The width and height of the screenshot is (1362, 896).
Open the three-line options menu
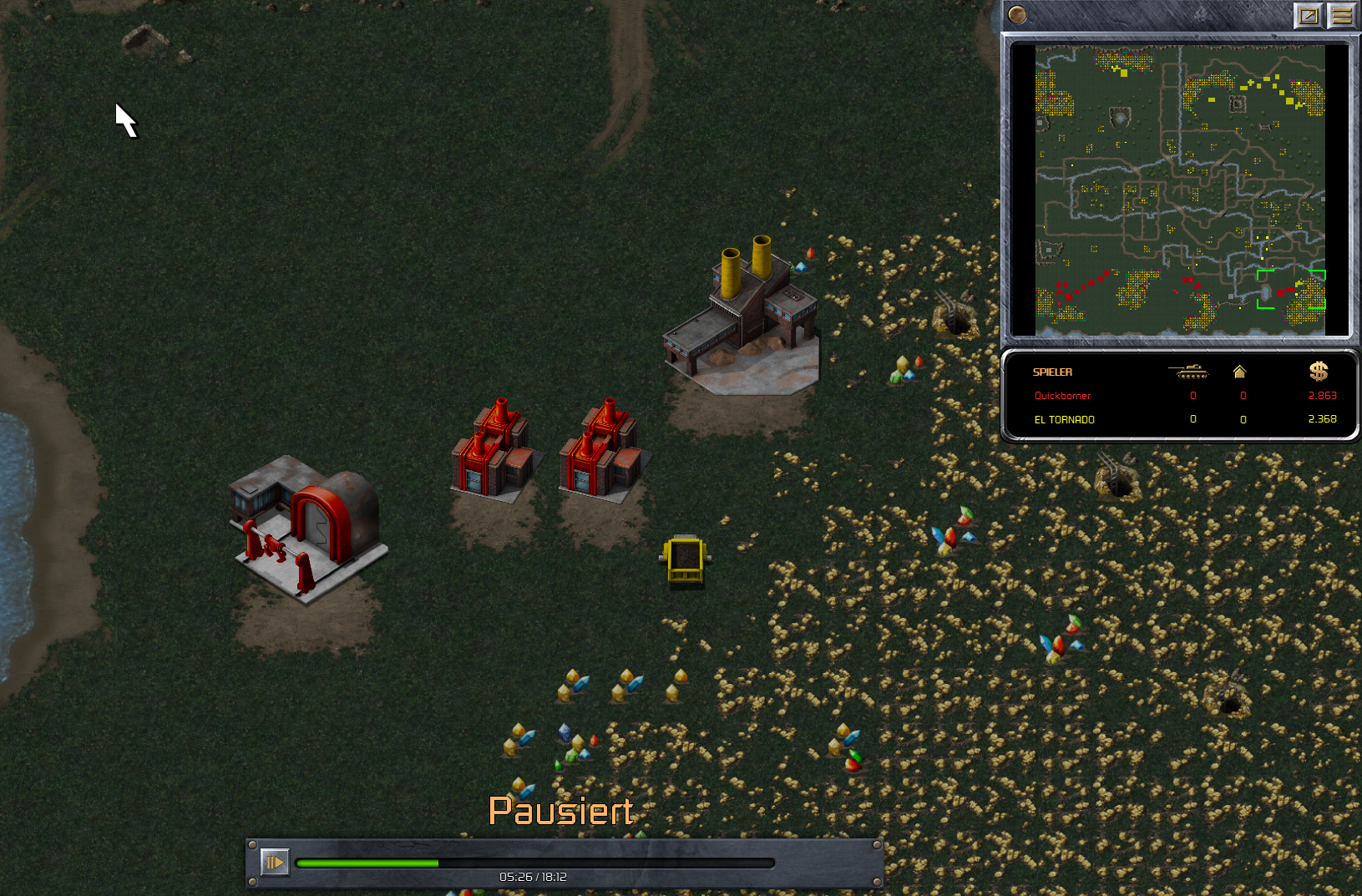1341,15
